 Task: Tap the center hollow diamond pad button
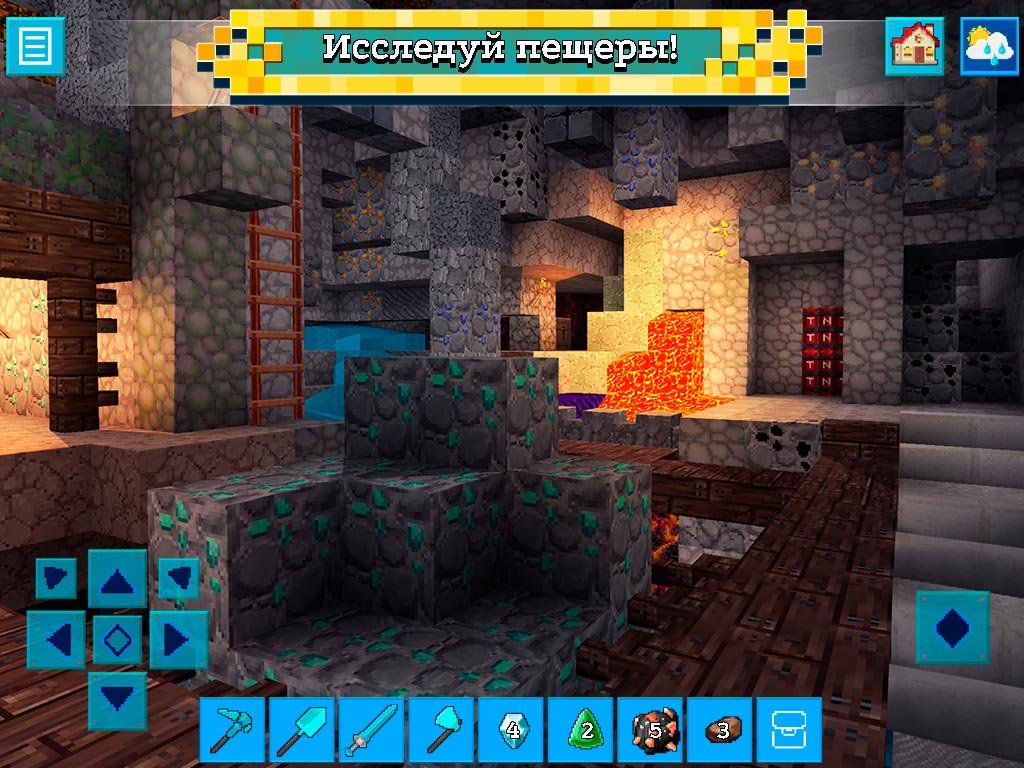pyautogui.click(x=117, y=639)
